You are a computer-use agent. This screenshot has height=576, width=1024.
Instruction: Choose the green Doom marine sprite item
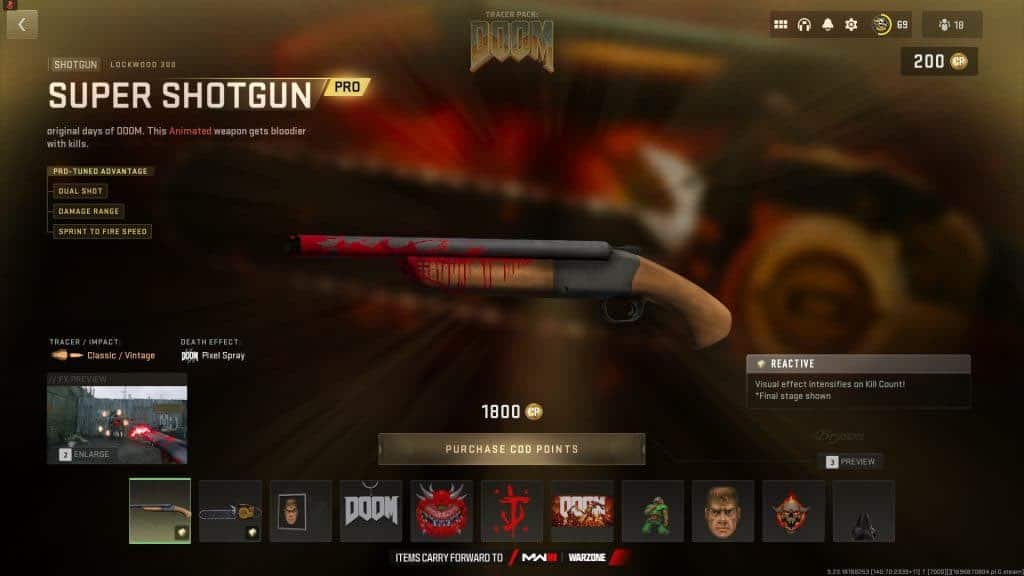[653, 511]
